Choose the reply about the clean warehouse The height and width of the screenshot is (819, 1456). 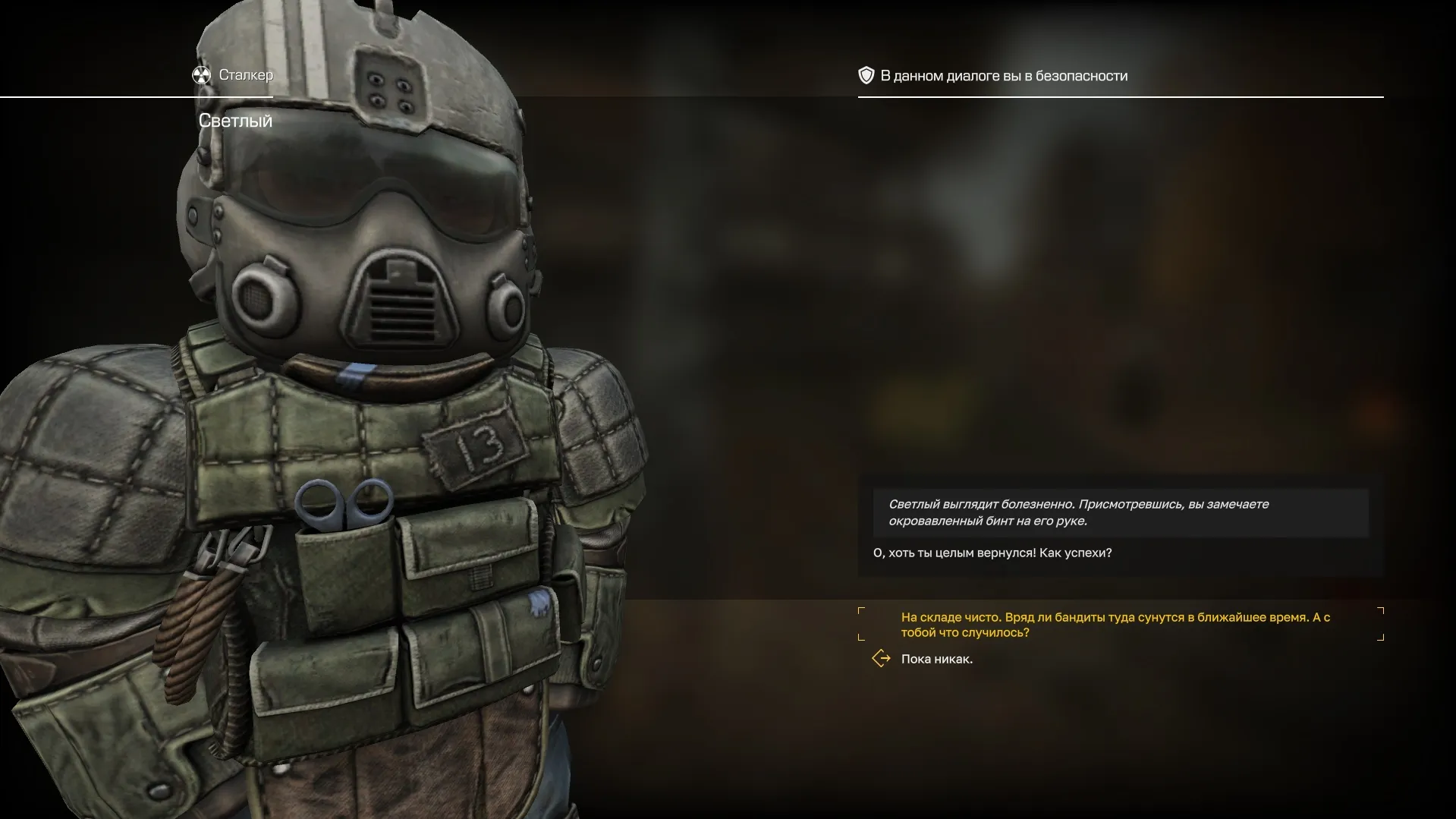[1115, 625]
